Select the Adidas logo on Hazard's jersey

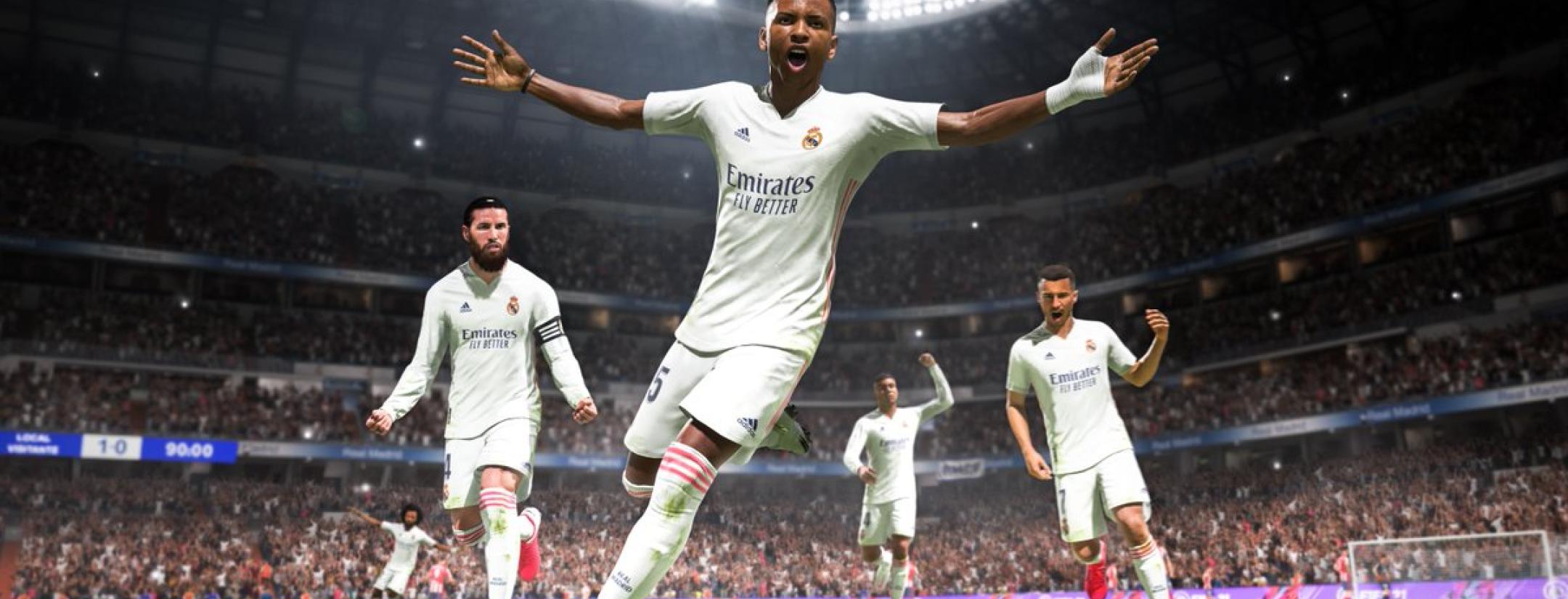[1050, 355]
